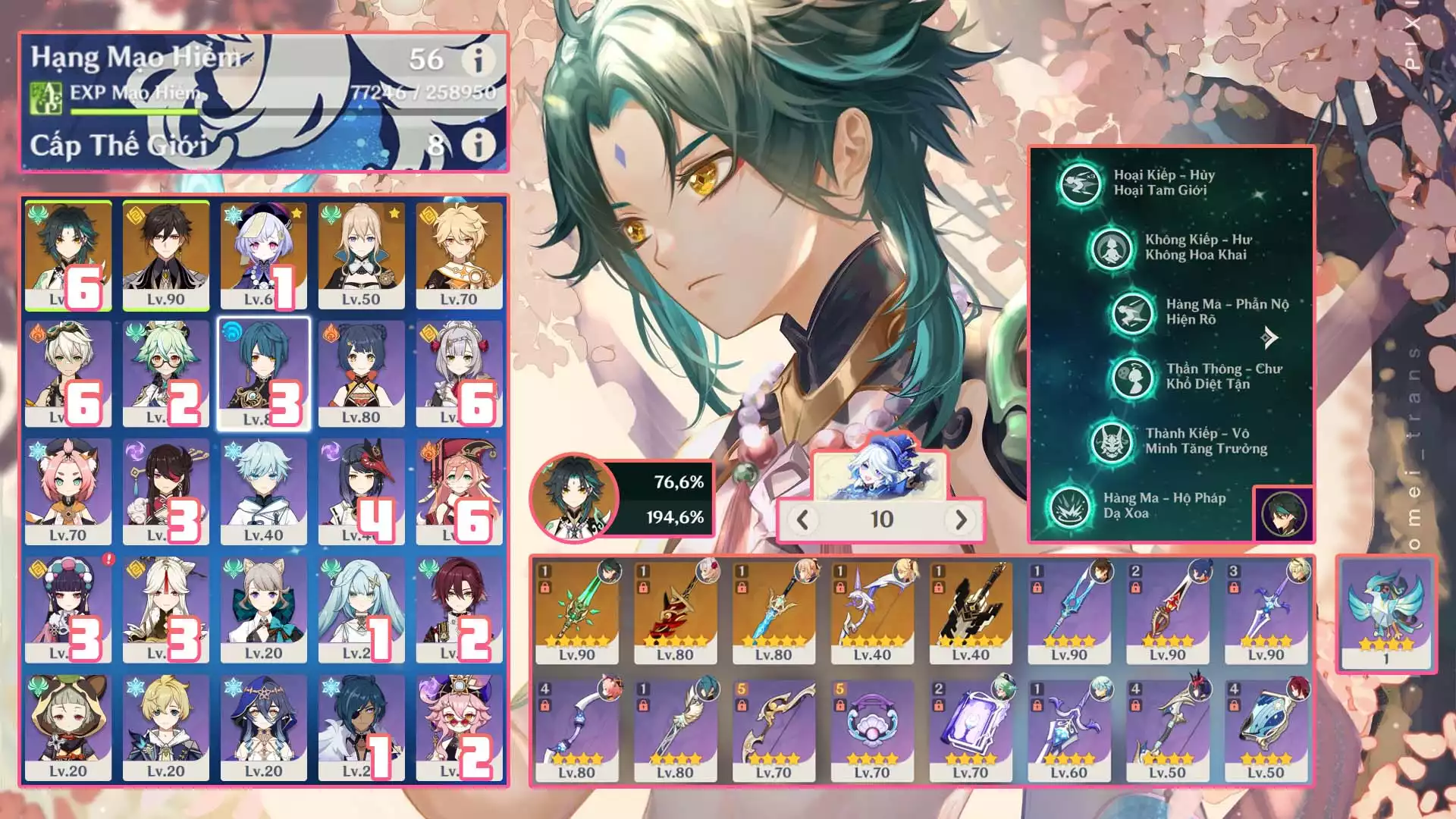
Task: Click the next arrow beside the number 10
Action: (x=961, y=519)
